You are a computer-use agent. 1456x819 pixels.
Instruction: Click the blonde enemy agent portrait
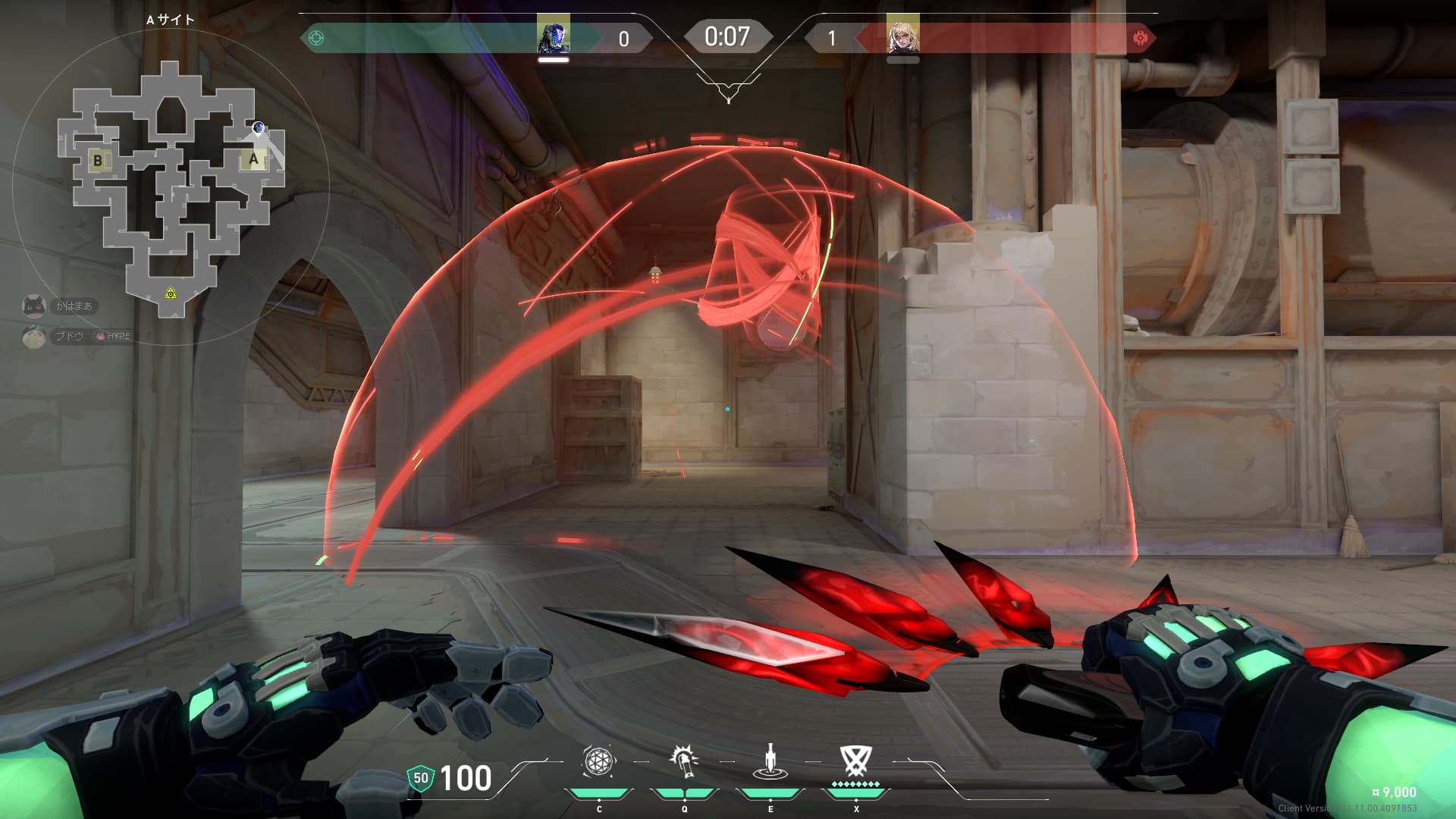(902, 36)
